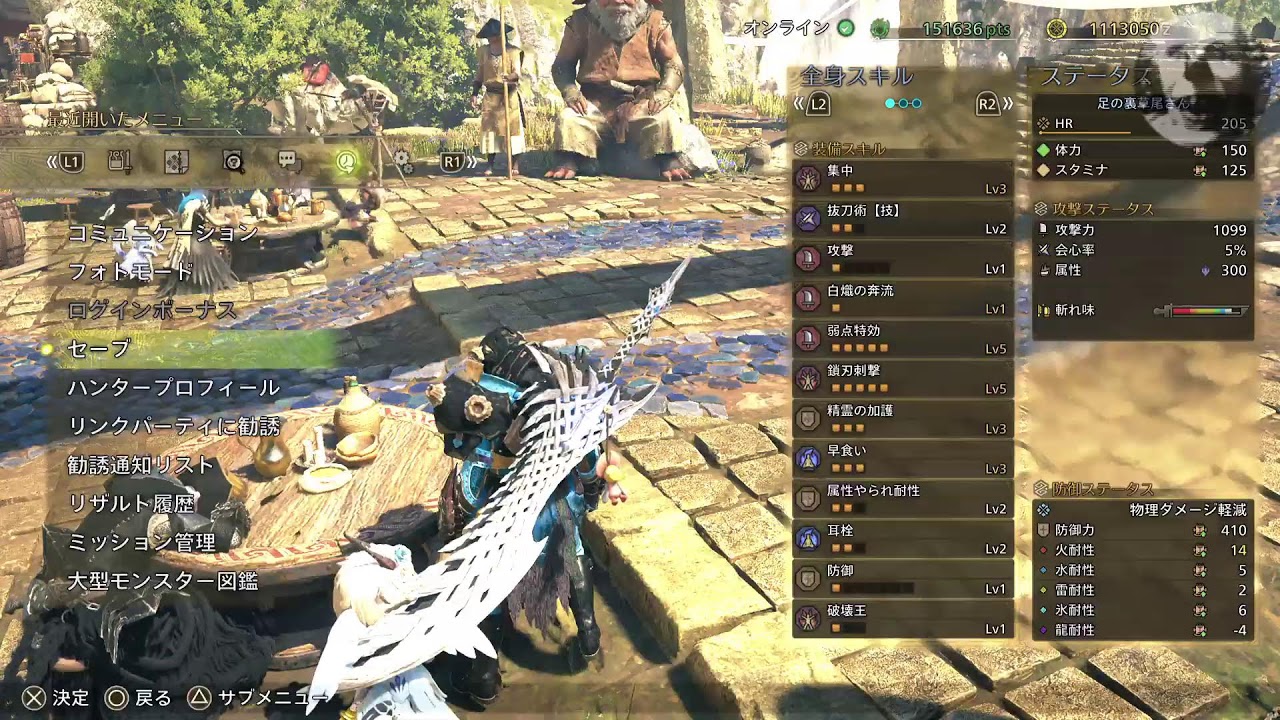This screenshot has width=1280, height=720.
Task: Show the リザルト履歴 entry
Action: (x=130, y=504)
